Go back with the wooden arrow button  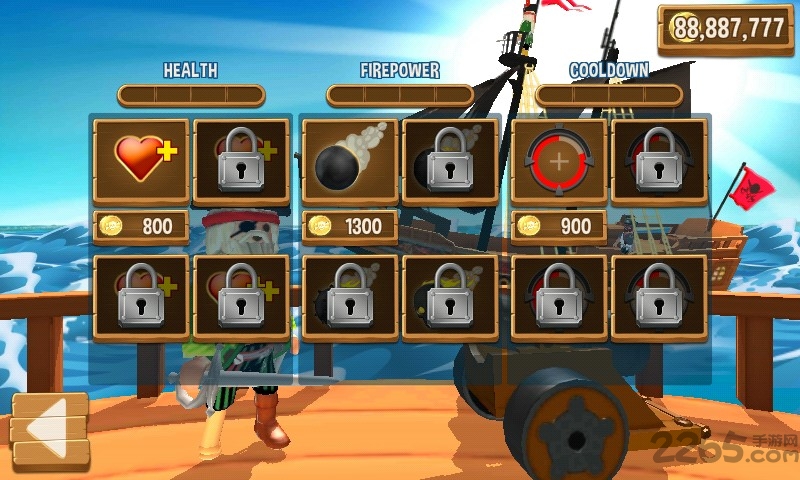(51, 431)
